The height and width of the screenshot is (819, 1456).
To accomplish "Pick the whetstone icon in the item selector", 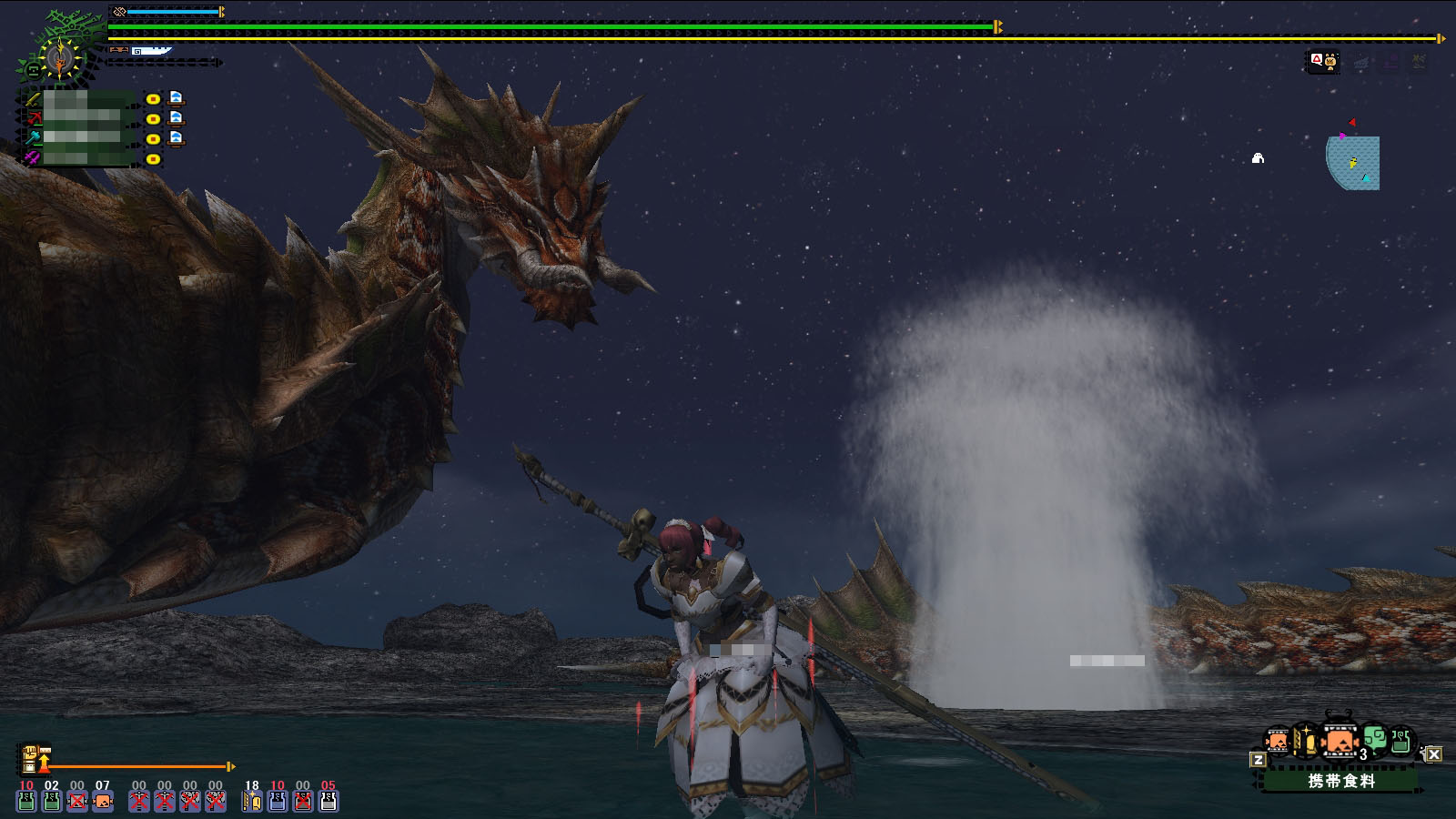I will [1306, 741].
